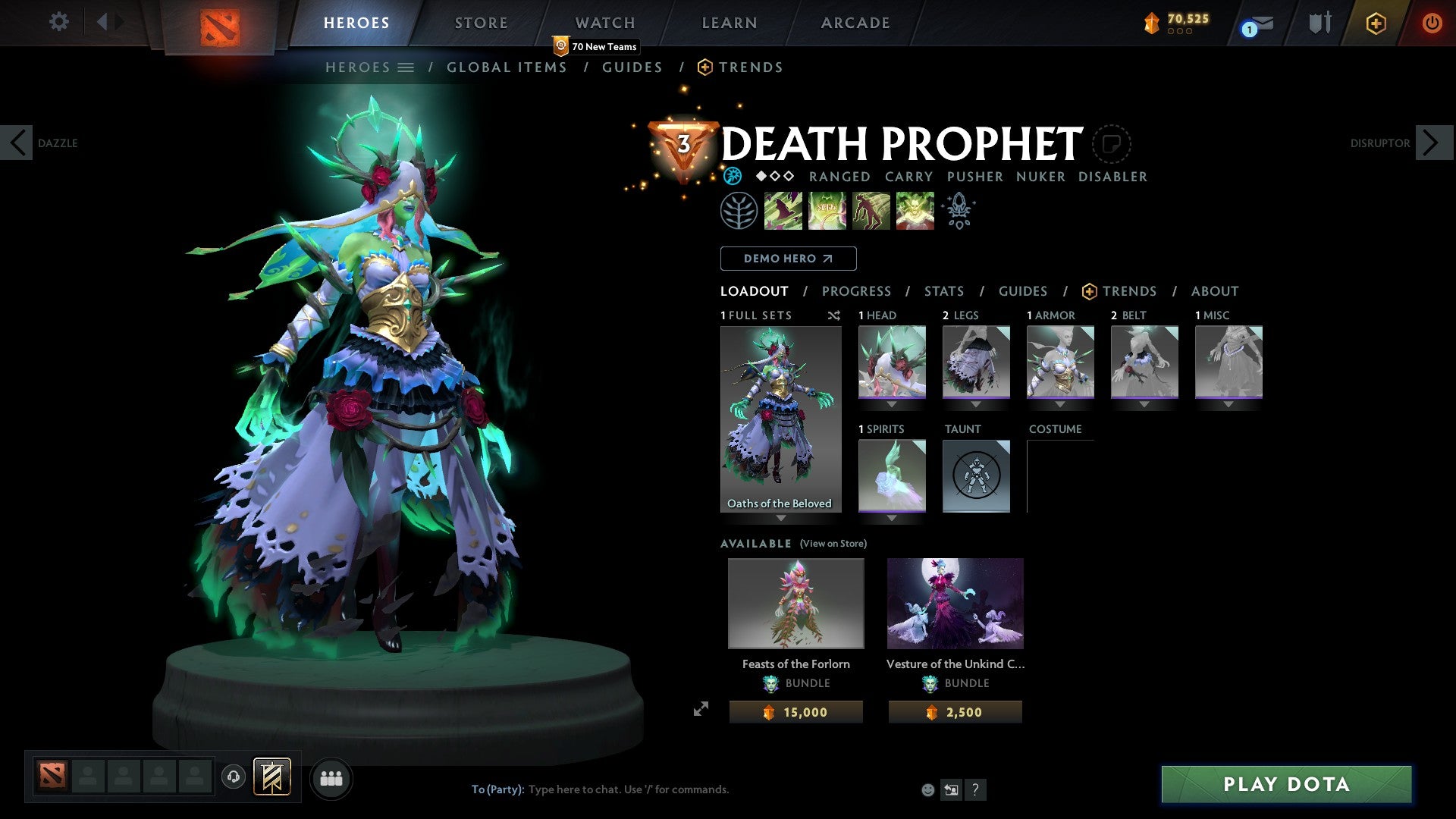Open the friends list icon
1456x819 pixels.
(x=331, y=777)
